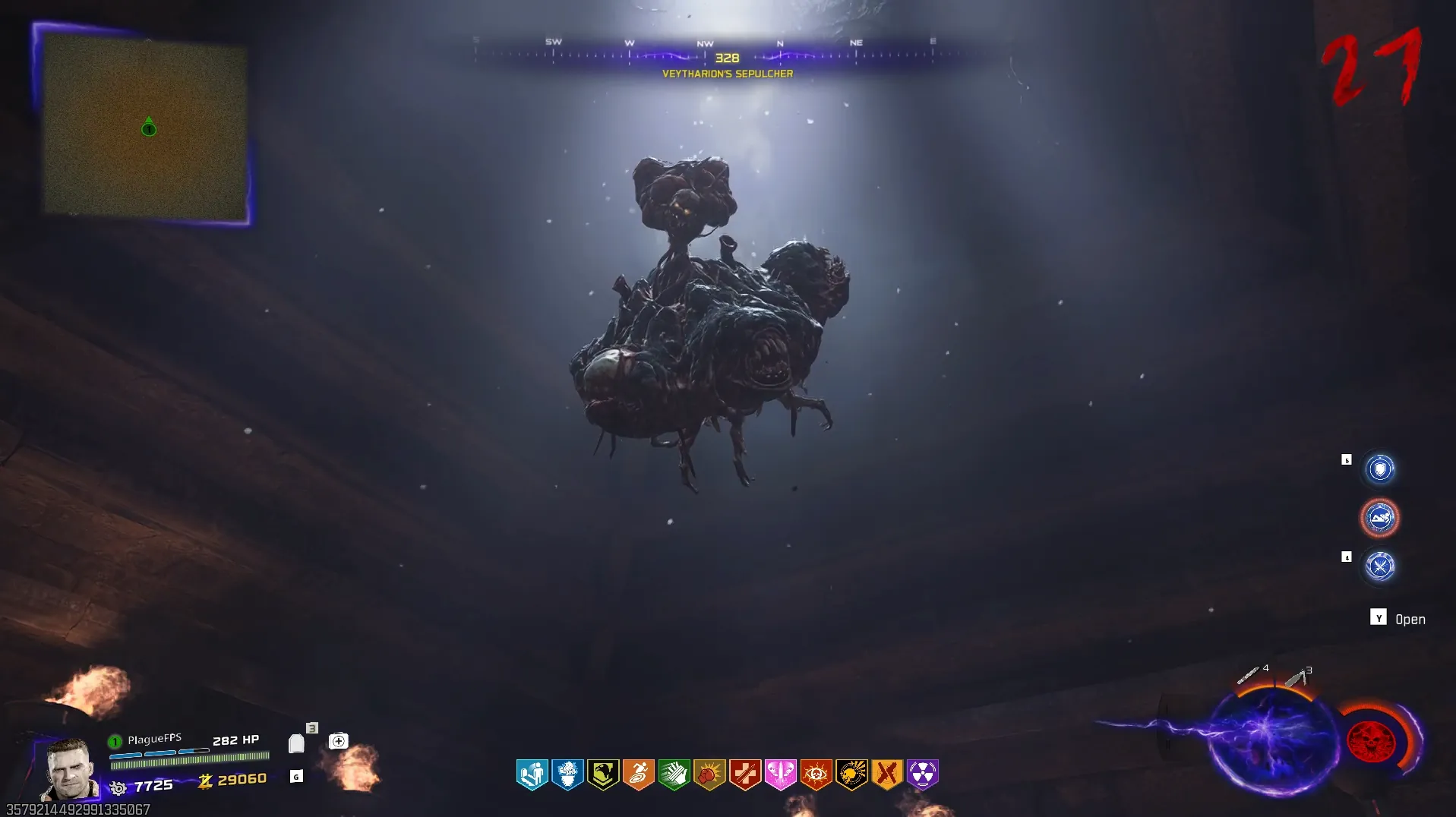Trigger the red skull field upgrade
This screenshot has width=1456, height=817.
pos(1370,741)
